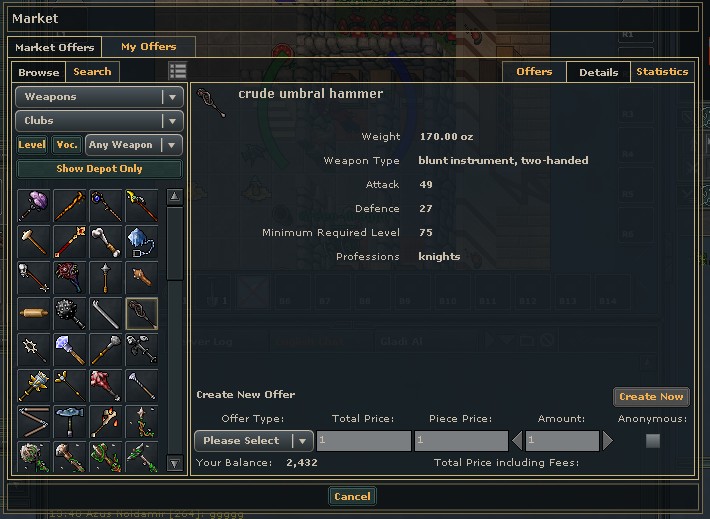Viewport: 710px width, 519px height.
Task: Open the Please Select offer type dropdown
Action: (x=254, y=441)
